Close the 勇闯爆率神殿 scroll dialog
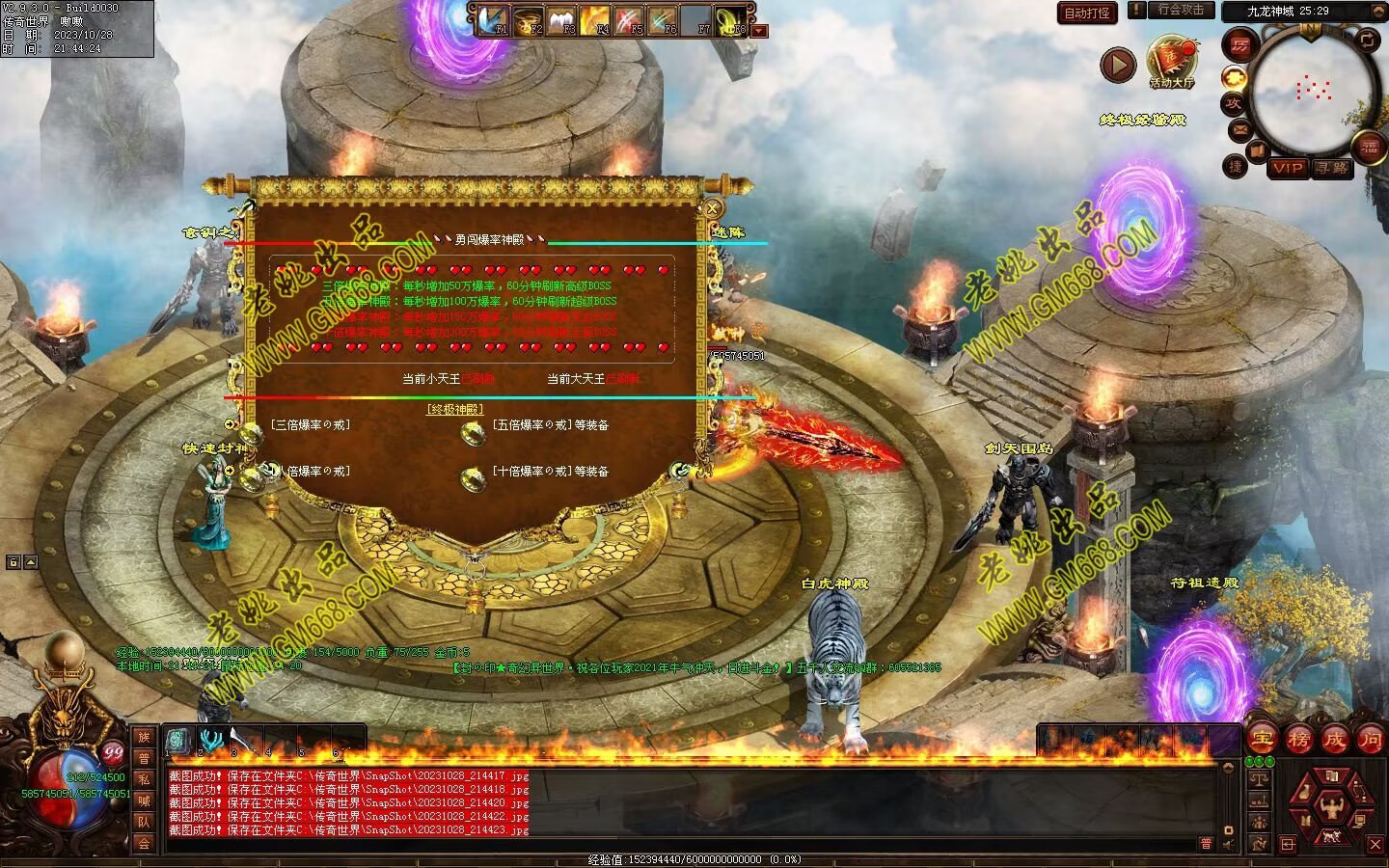The height and width of the screenshot is (868, 1389). pos(712,207)
